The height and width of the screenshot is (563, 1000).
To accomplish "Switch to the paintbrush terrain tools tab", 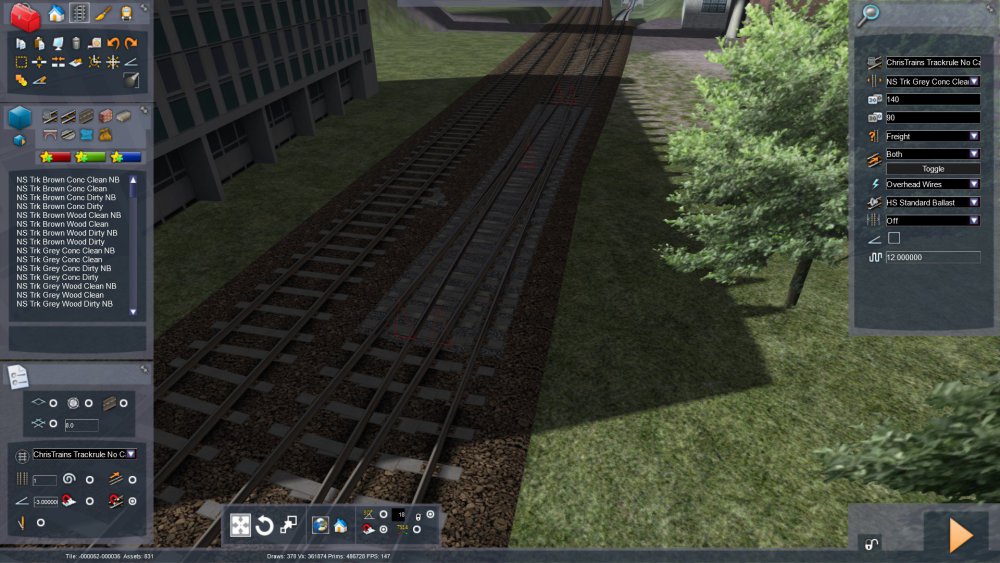I will (x=103, y=13).
